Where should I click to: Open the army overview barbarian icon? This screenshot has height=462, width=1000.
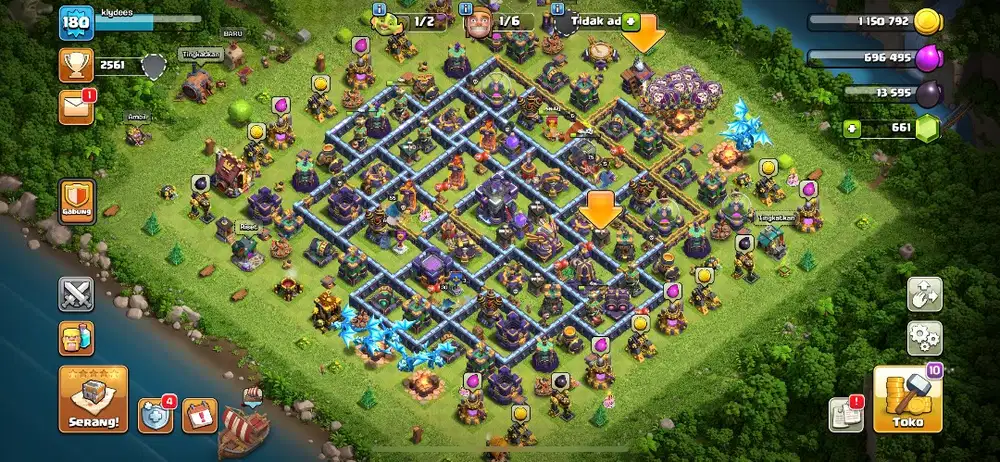click(x=76, y=339)
